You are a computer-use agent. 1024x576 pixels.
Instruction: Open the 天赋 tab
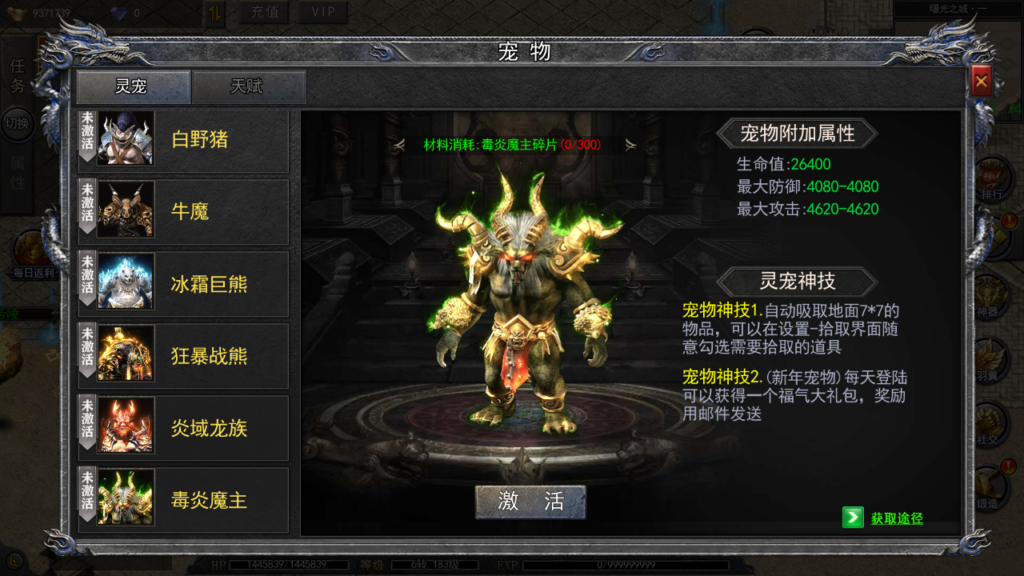(248, 87)
